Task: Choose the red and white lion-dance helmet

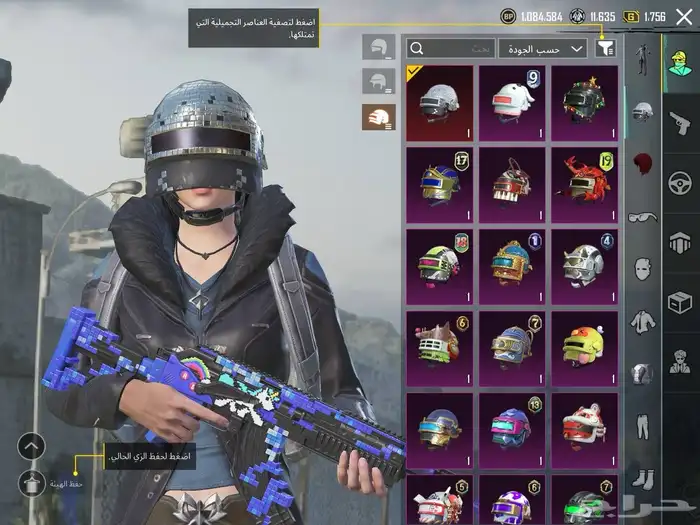Action: [584, 427]
